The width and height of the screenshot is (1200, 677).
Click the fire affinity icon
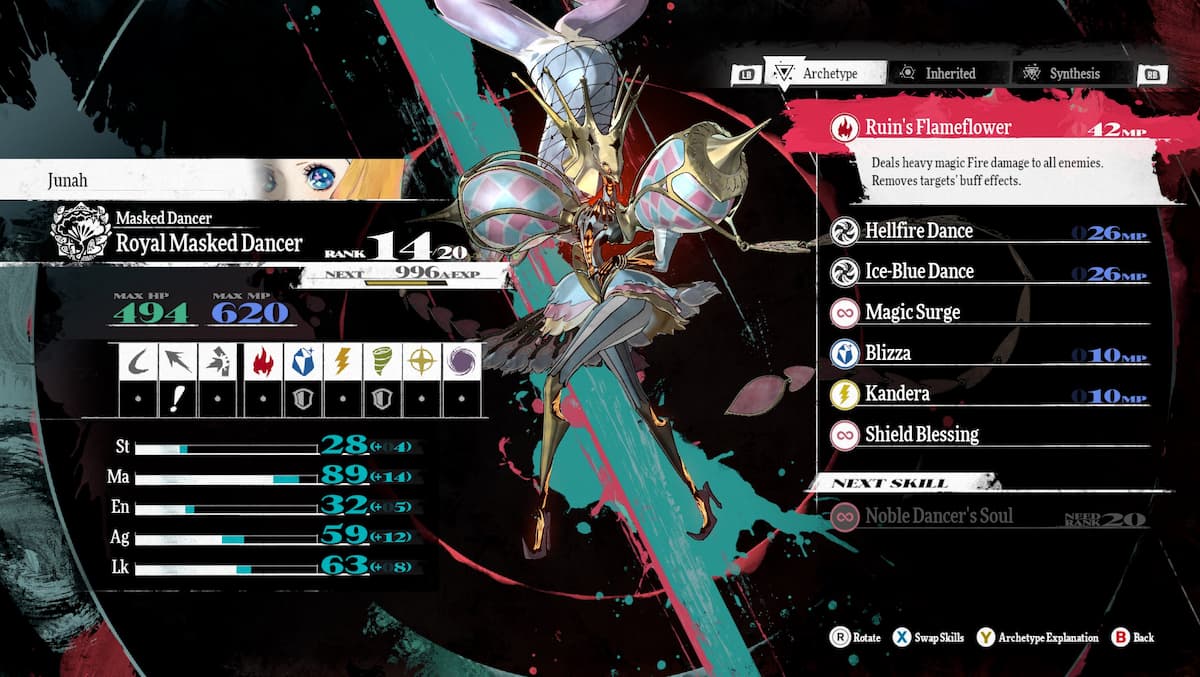261,361
